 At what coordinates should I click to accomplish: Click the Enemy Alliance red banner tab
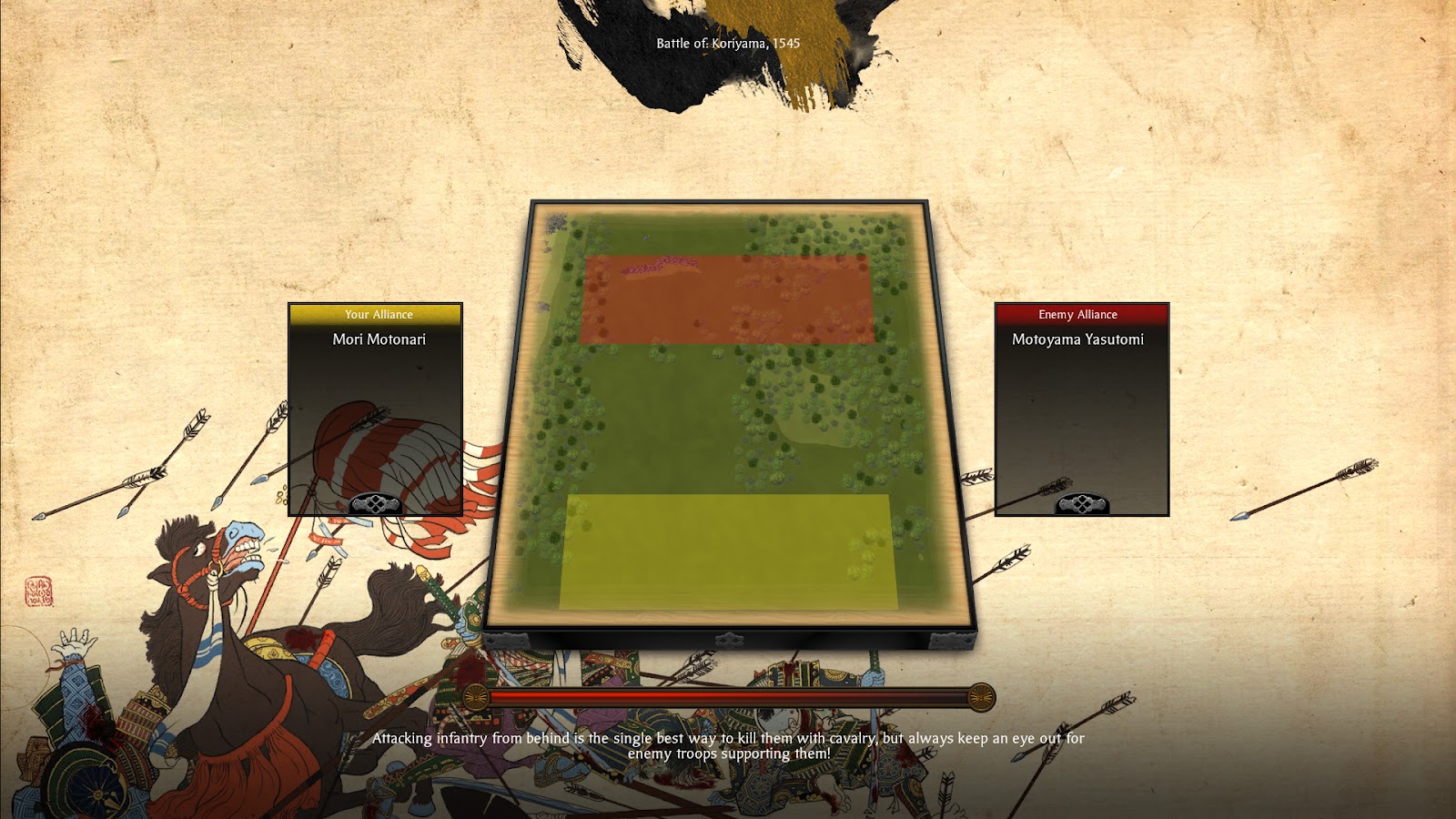(x=1081, y=315)
